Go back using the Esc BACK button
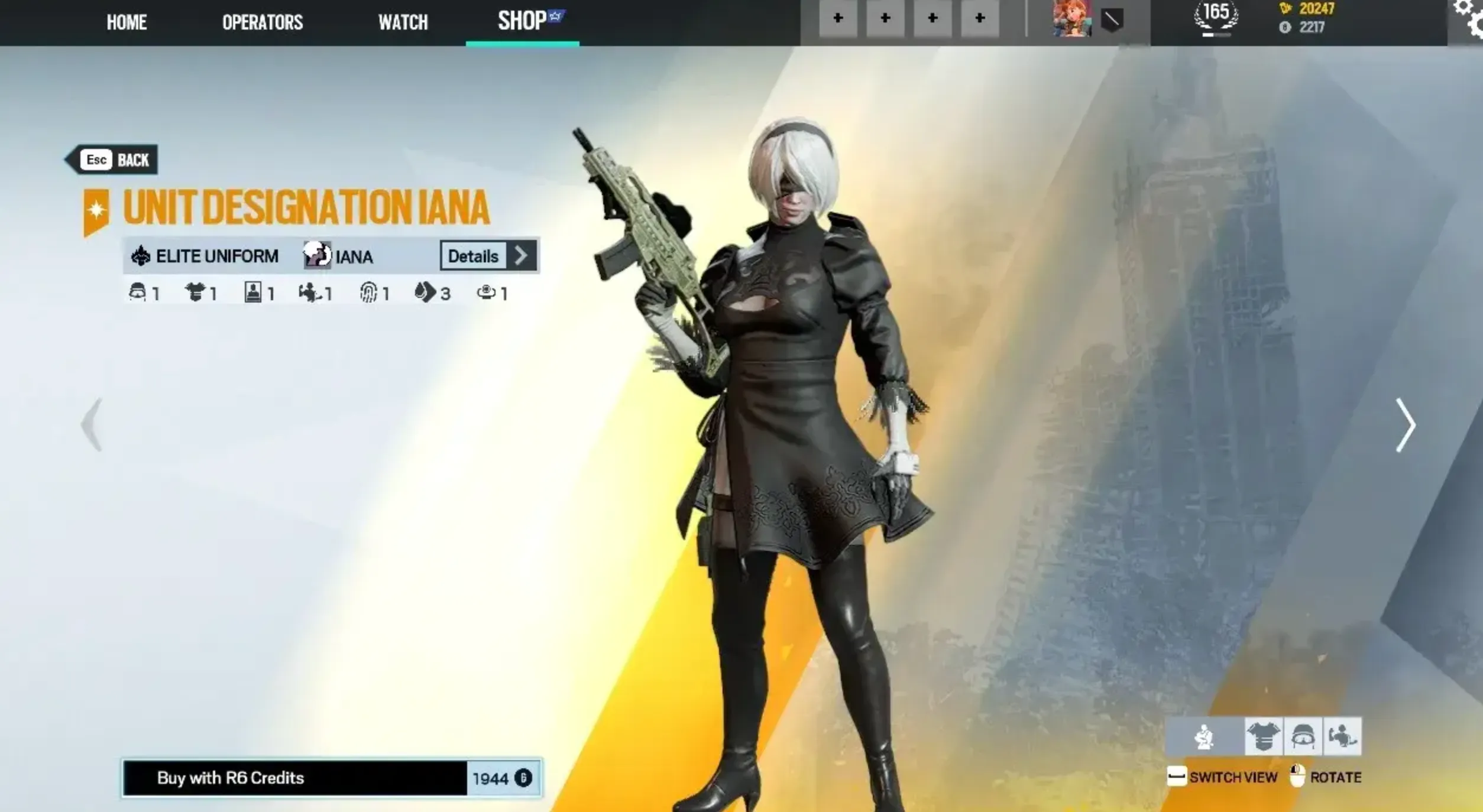 point(112,159)
